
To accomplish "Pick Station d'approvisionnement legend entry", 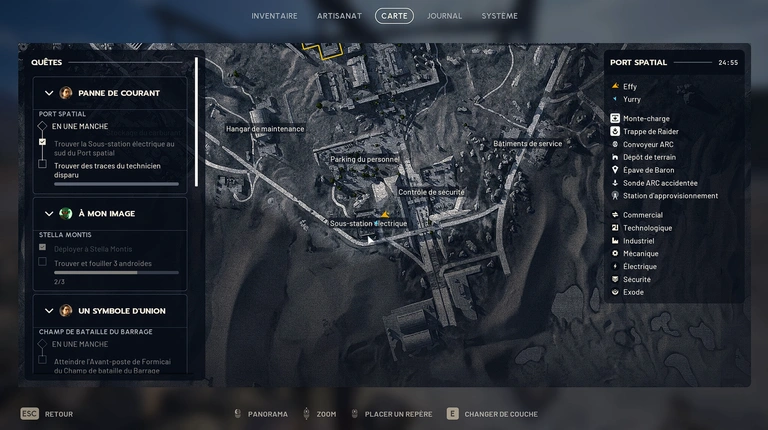I will point(670,196).
